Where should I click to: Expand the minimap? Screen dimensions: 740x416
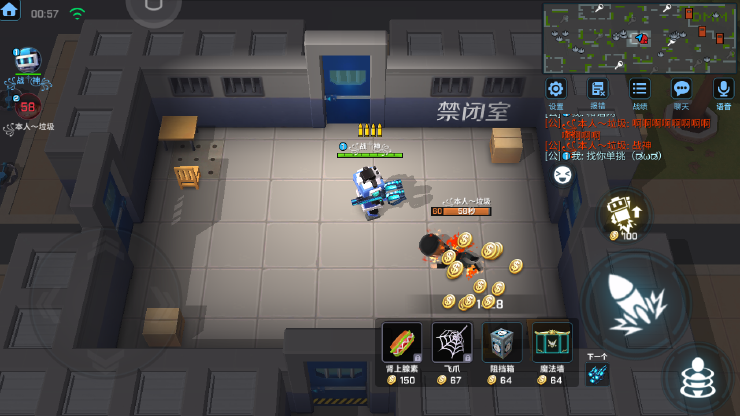(639, 37)
